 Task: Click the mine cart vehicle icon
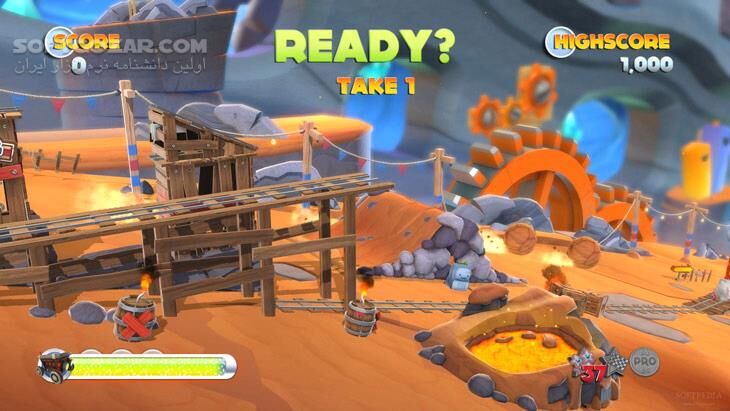[x=54, y=366]
